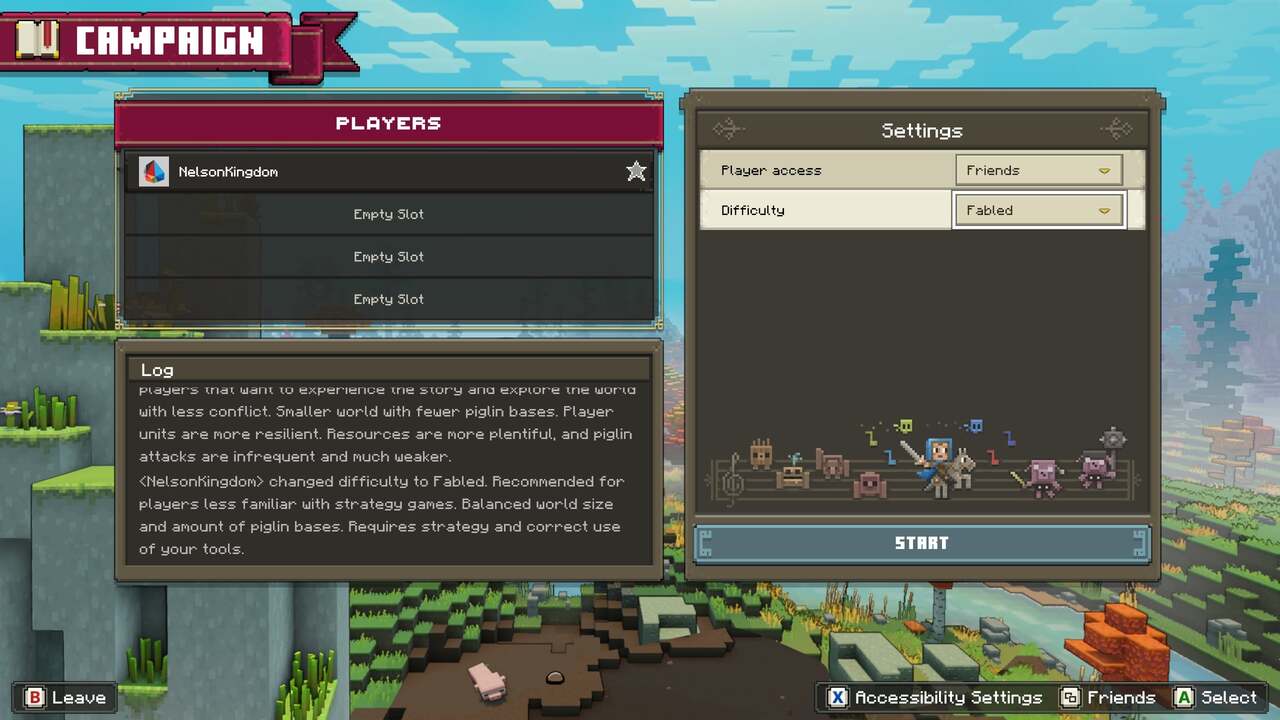Click the X button icon before Accessibility Settings
The image size is (1280, 720).
837,697
